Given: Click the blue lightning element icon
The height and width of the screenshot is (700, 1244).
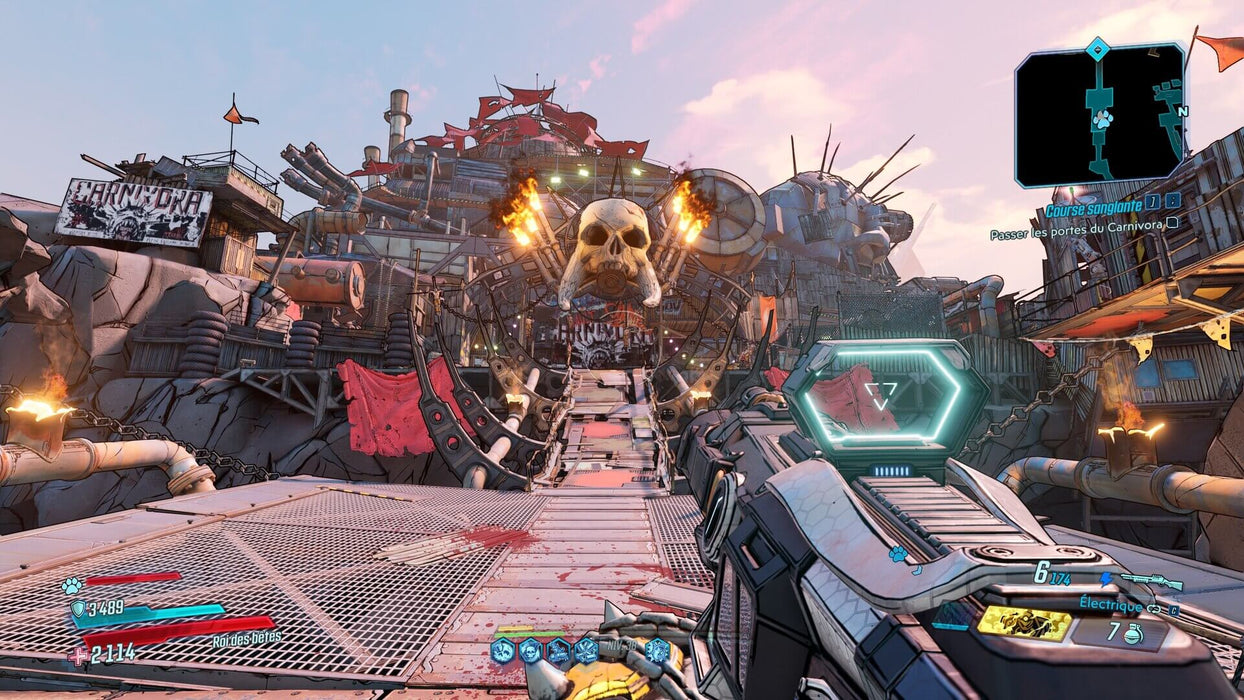Looking at the screenshot, I should click(x=1105, y=578).
